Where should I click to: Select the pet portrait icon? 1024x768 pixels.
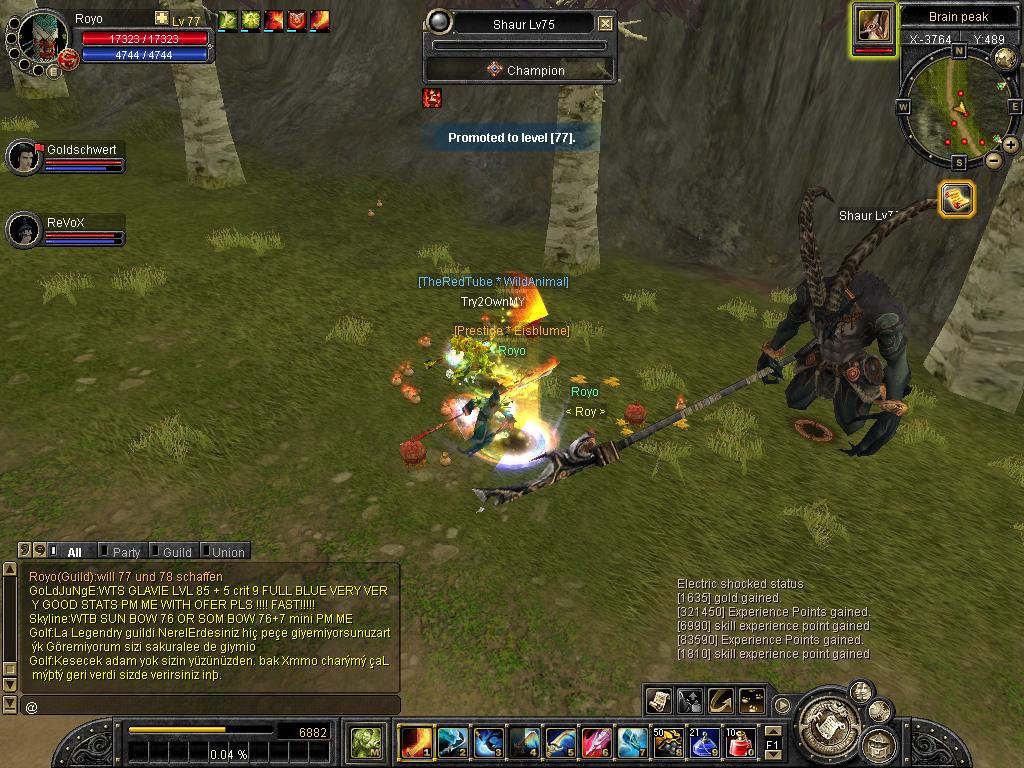click(873, 27)
